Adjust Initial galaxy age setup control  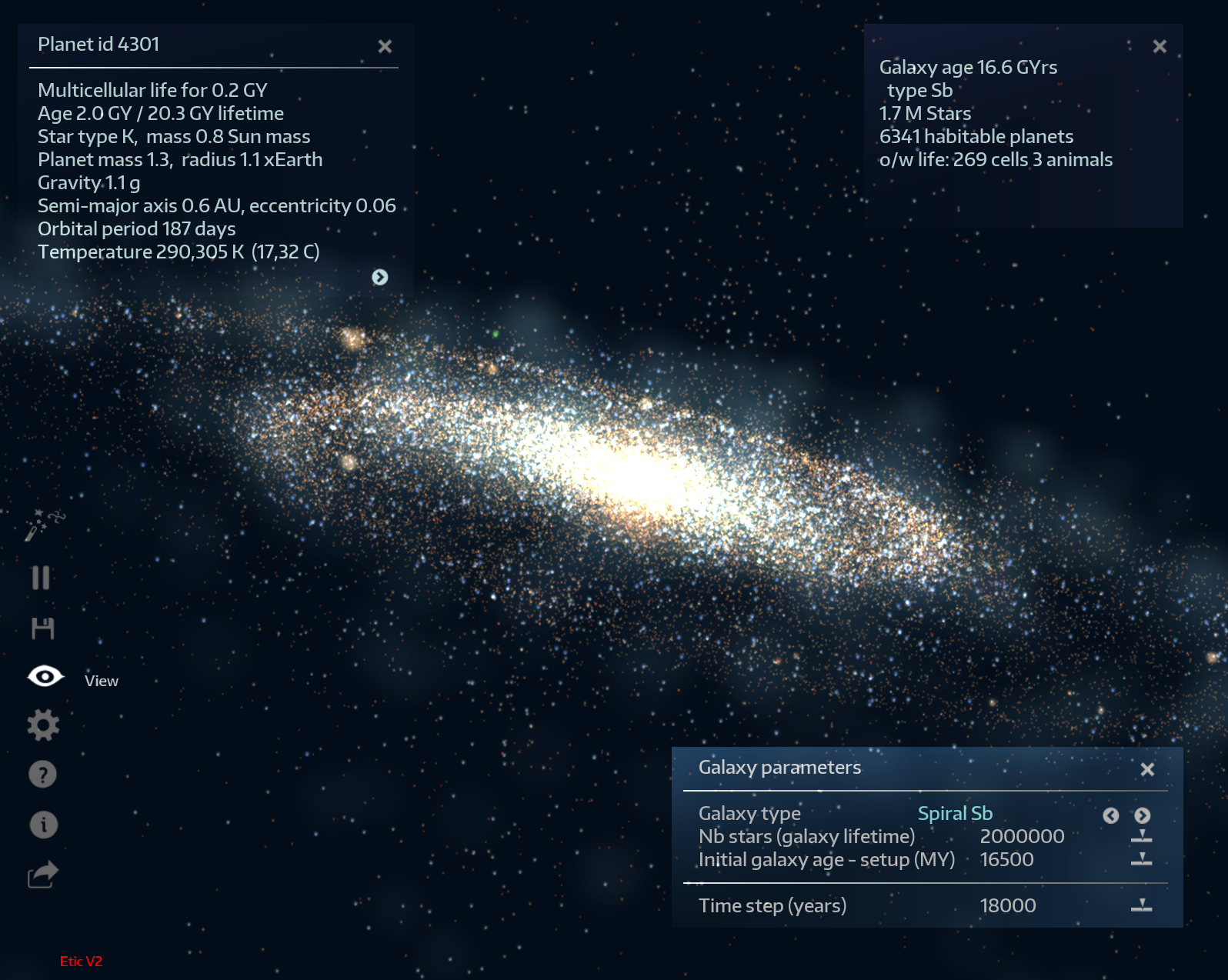1143,861
